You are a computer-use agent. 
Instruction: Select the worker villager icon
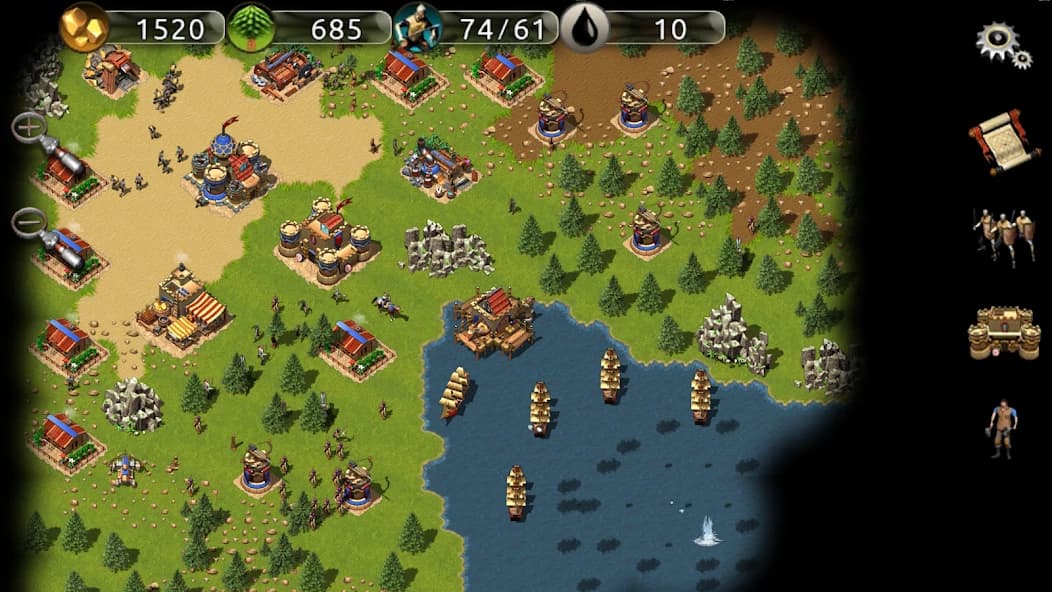pyautogui.click(x=1000, y=428)
